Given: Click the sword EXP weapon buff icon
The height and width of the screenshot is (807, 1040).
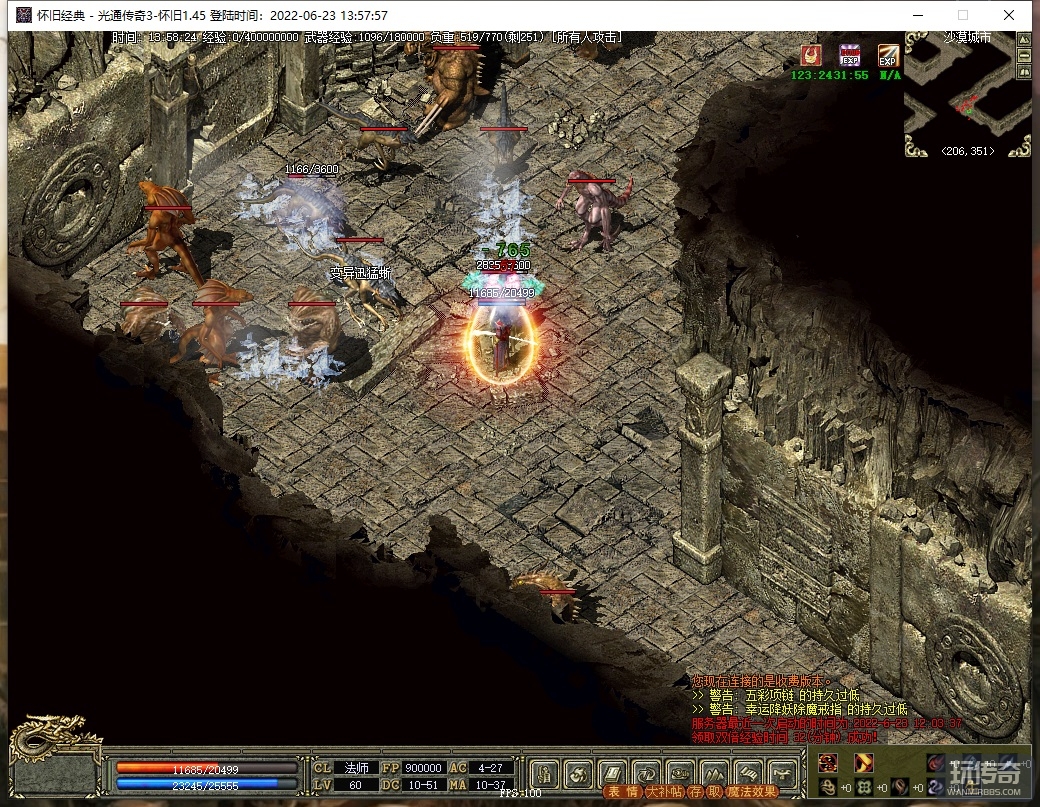Looking at the screenshot, I should point(888,55).
